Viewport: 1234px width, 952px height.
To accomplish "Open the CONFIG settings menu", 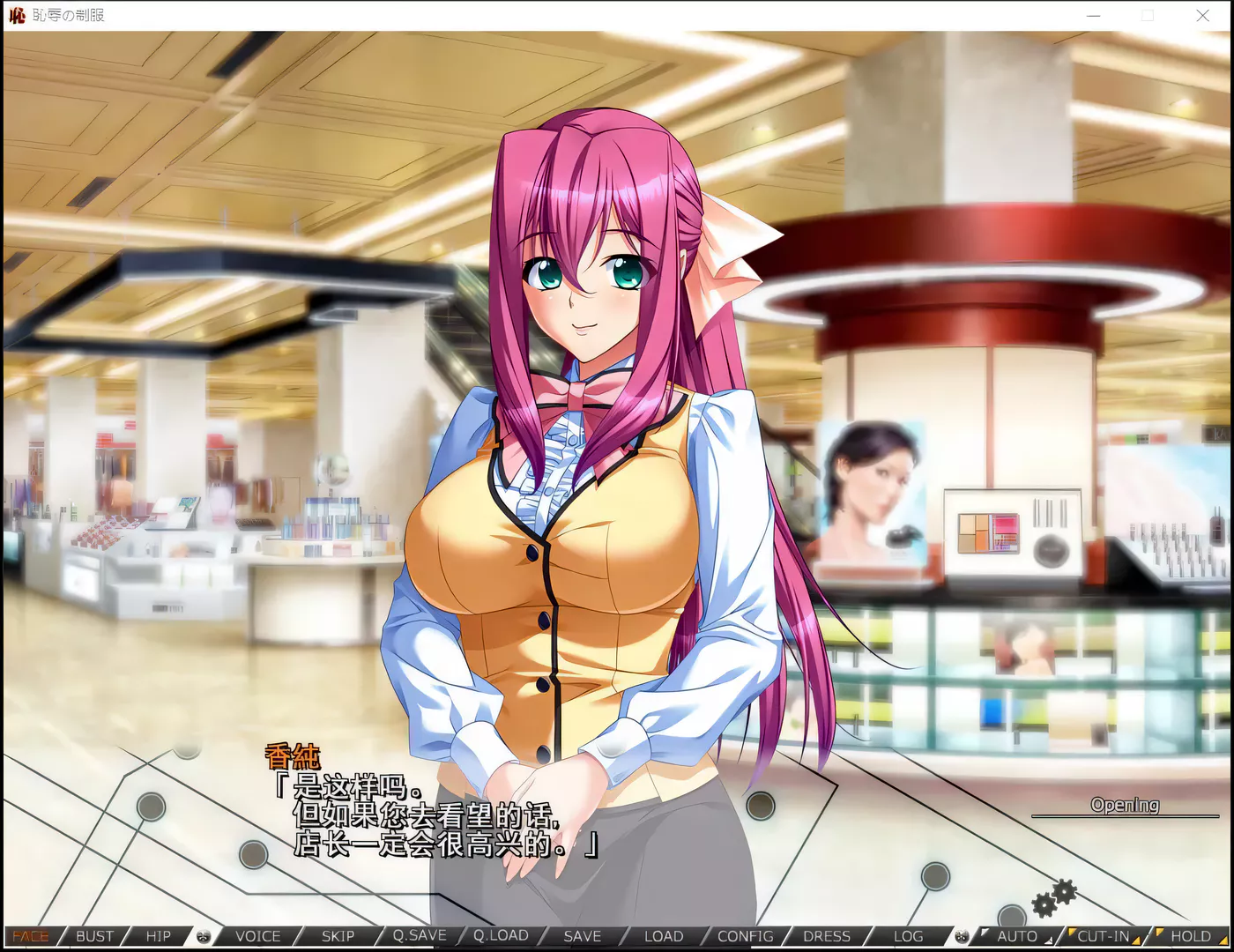I will 745,936.
